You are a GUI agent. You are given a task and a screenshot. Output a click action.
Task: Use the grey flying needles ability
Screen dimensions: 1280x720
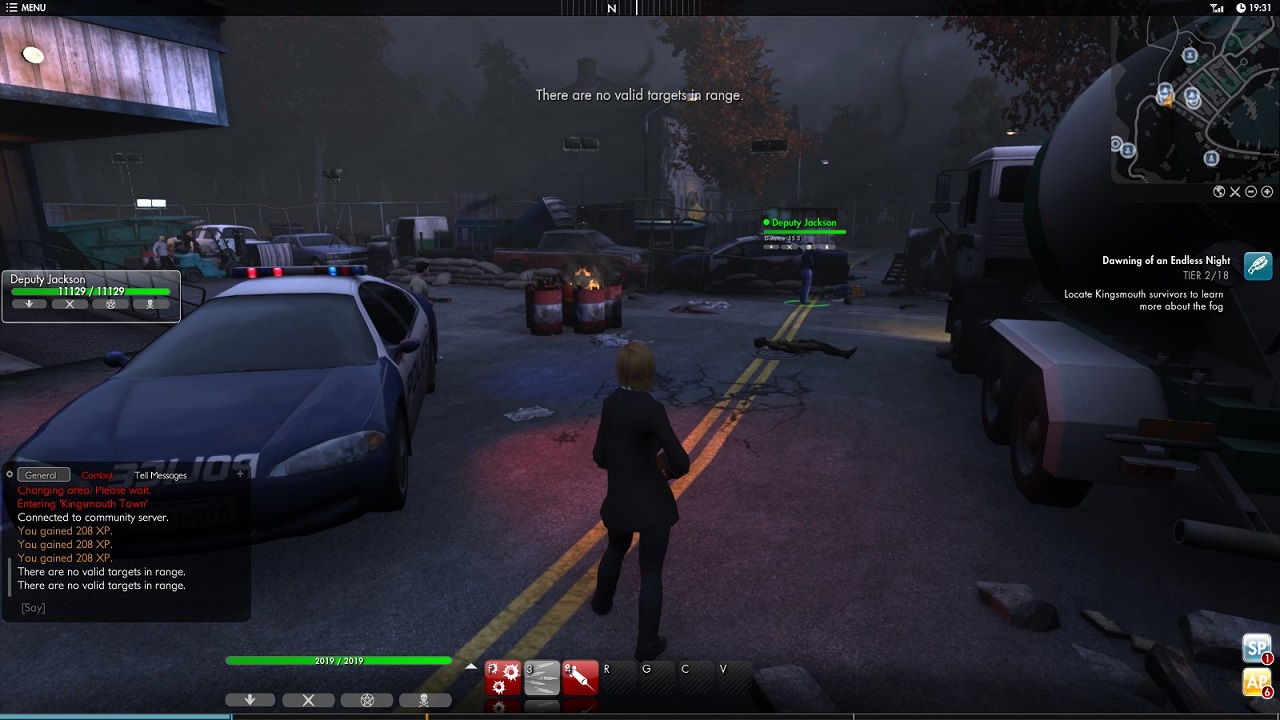coord(541,677)
